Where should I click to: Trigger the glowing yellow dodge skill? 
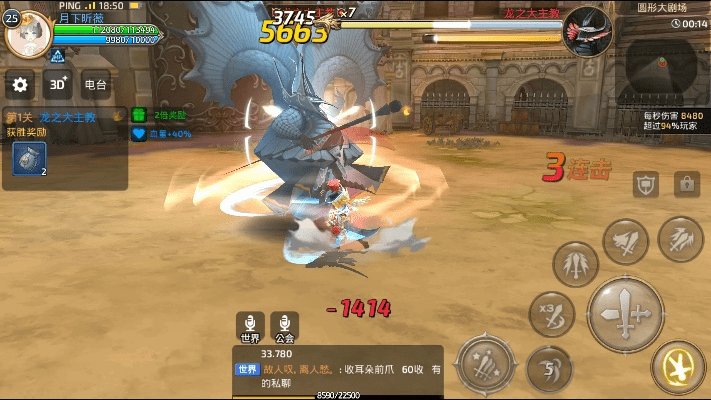coord(679,369)
